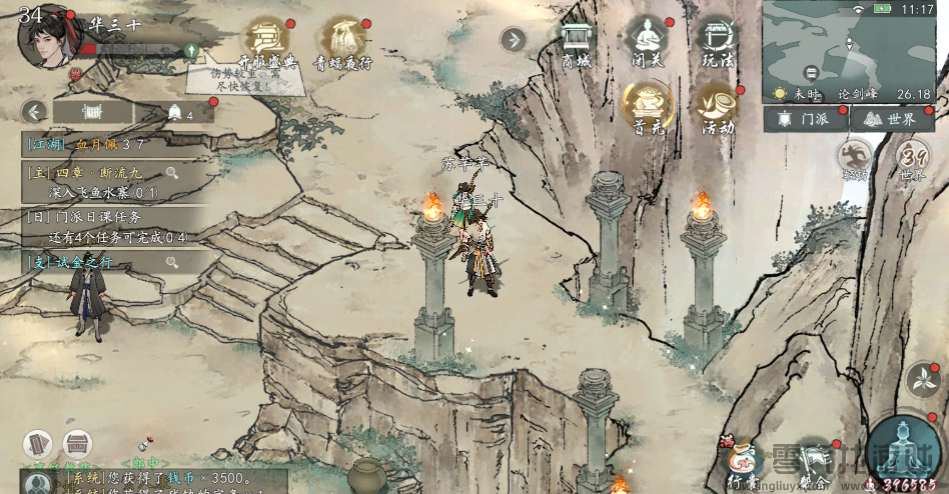Click the 世界 world button under the minimap
This screenshot has height=494, width=949.
click(x=891, y=119)
